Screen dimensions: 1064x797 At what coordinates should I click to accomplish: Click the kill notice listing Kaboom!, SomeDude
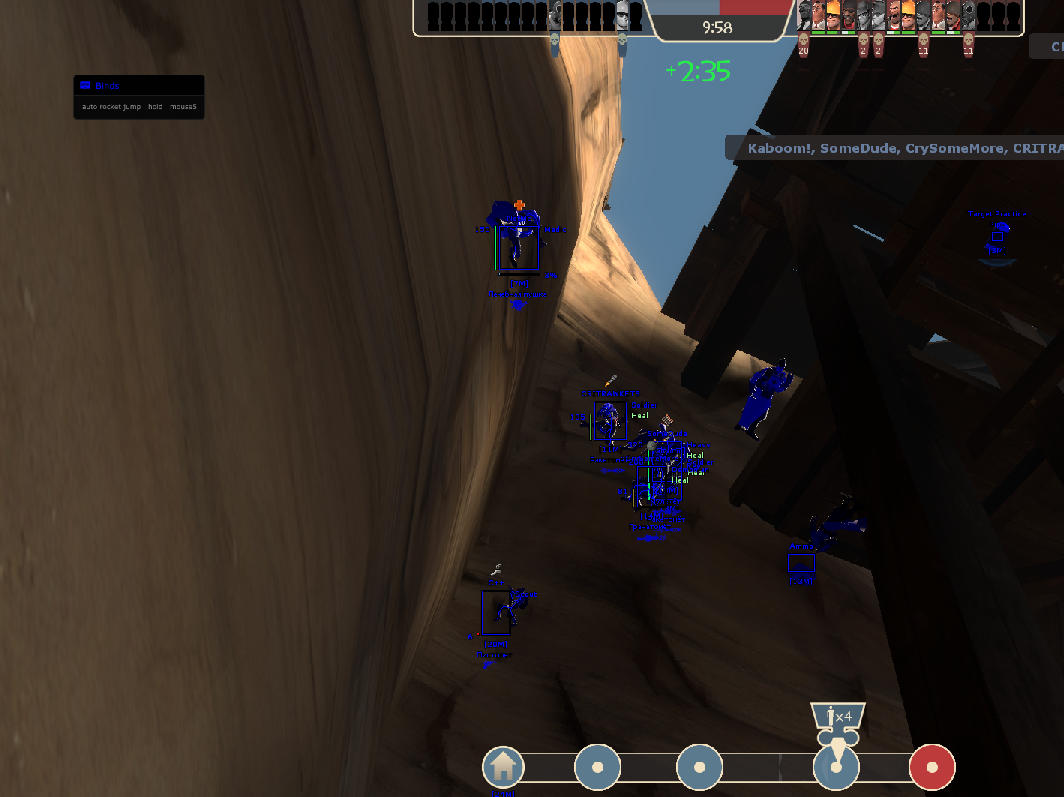(894, 148)
